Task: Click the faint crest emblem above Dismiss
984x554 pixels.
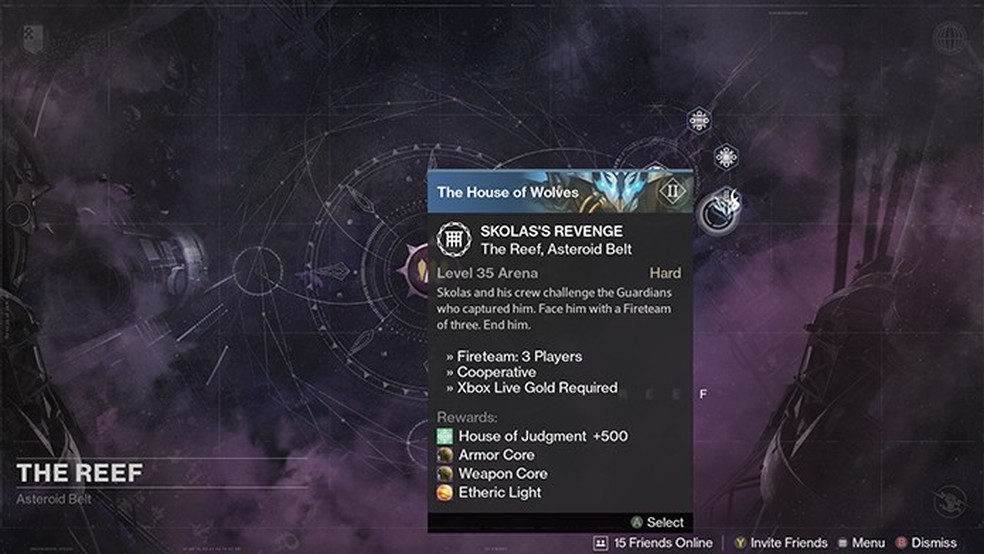Action: tap(949, 499)
